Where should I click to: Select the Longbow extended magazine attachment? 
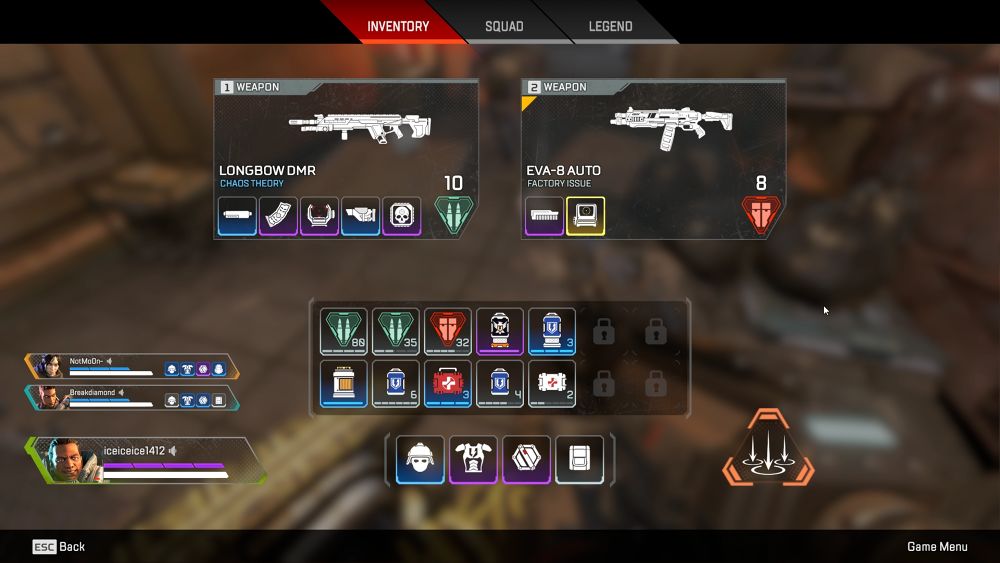pos(279,216)
